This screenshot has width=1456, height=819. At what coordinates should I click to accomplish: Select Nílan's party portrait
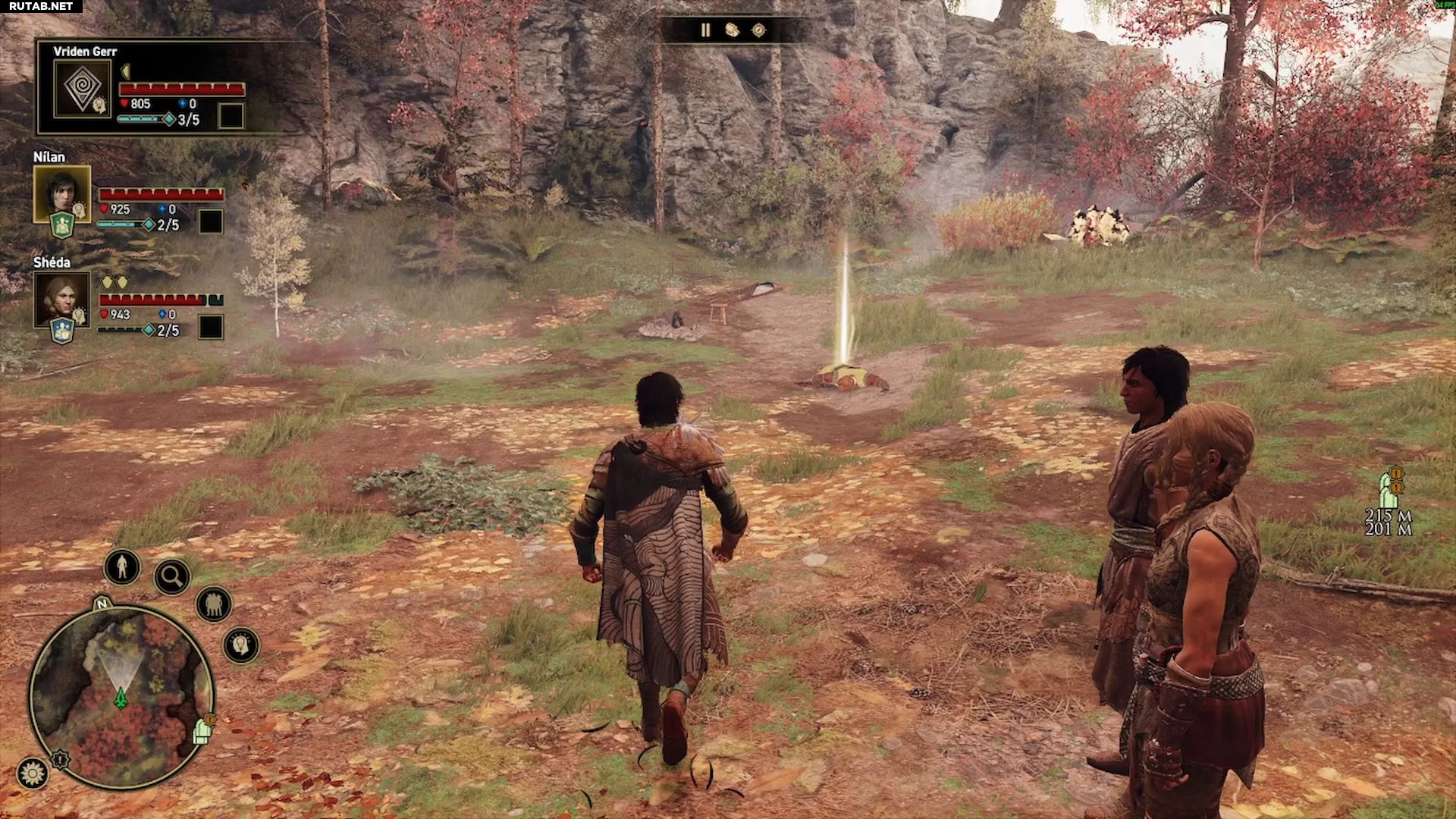click(x=61, y=193)
